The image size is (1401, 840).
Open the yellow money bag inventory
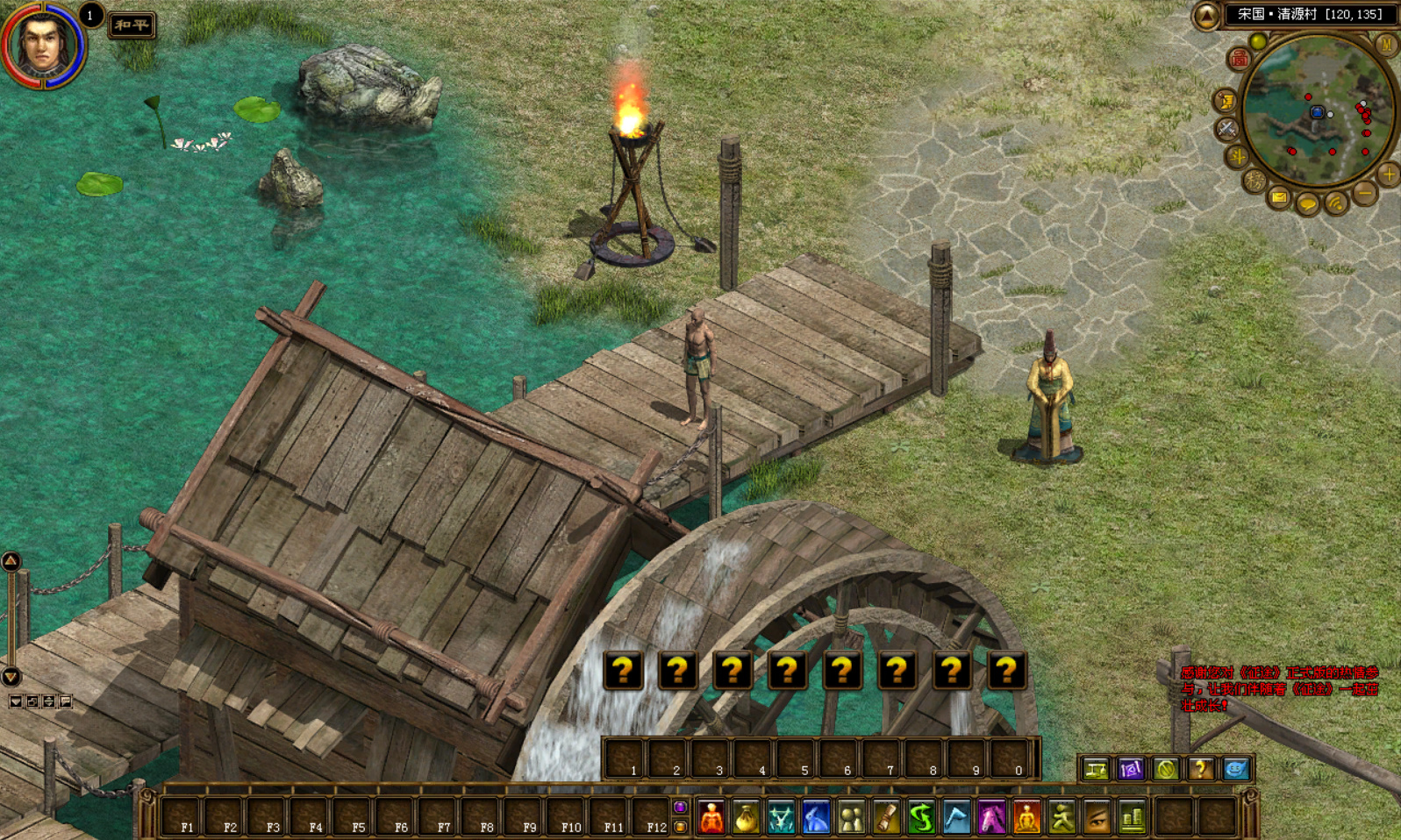(746, 818)
